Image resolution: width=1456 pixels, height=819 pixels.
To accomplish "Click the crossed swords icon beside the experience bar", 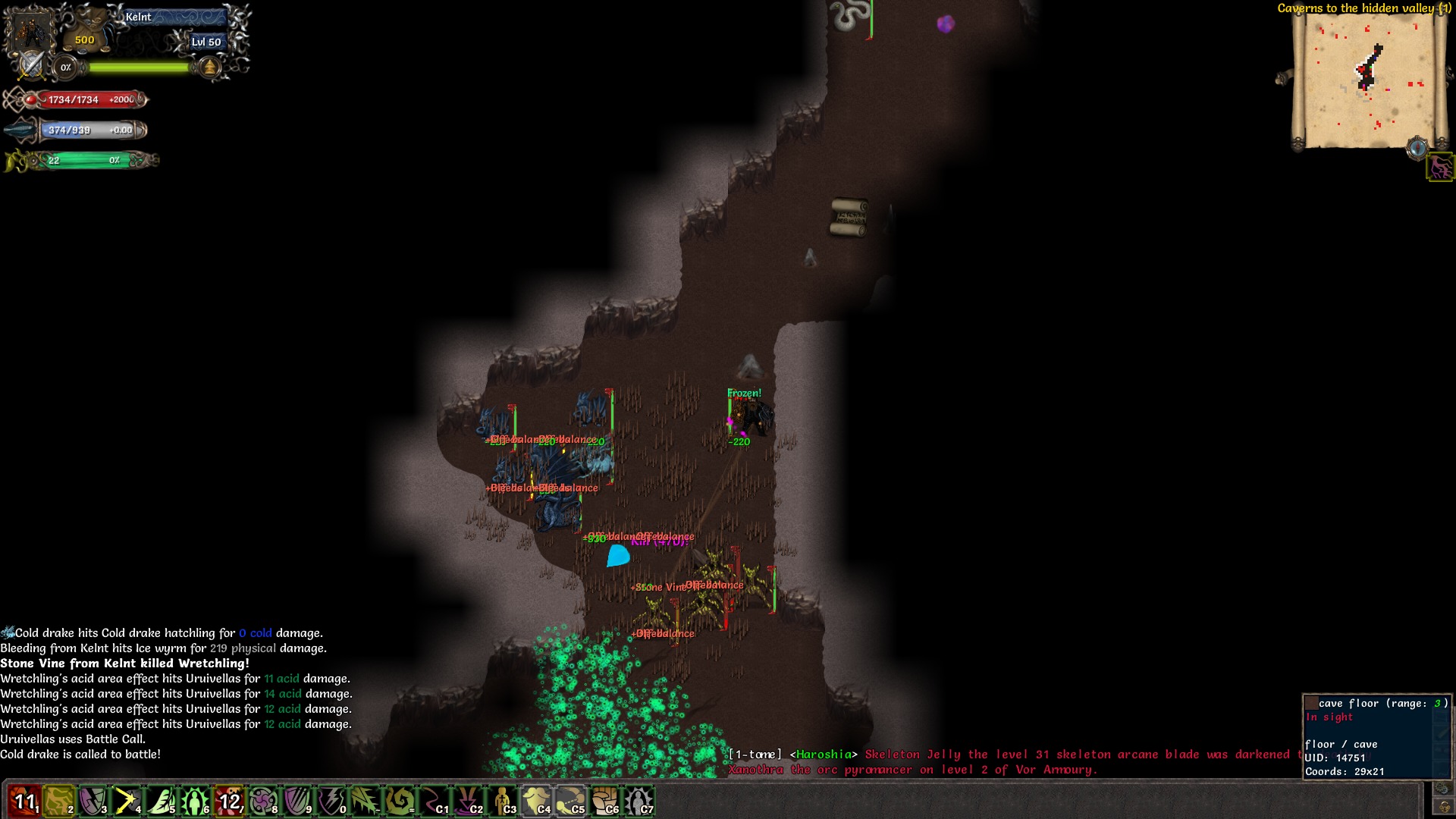I will (31, 66).
